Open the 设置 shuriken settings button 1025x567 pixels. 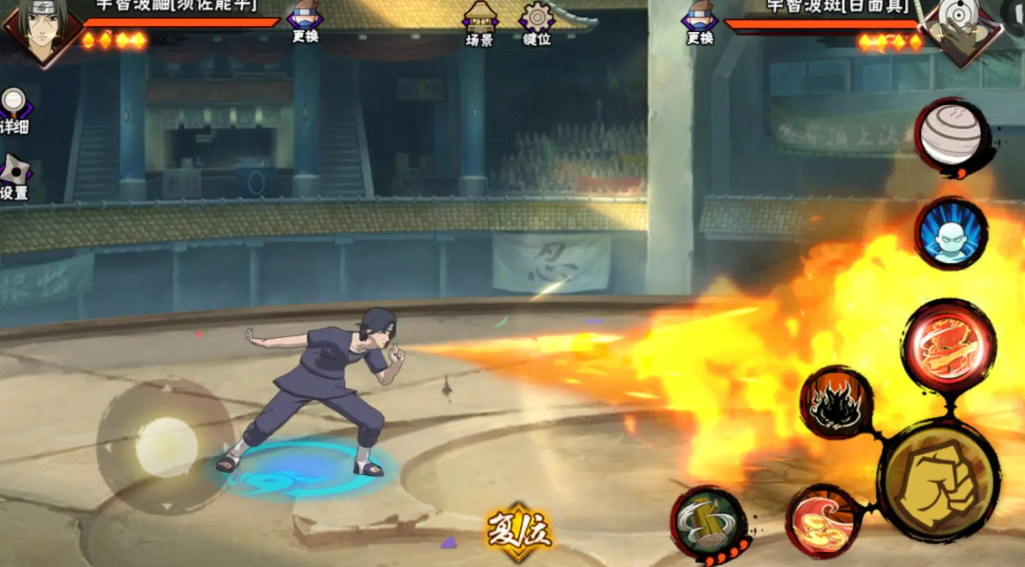point(14,176)
